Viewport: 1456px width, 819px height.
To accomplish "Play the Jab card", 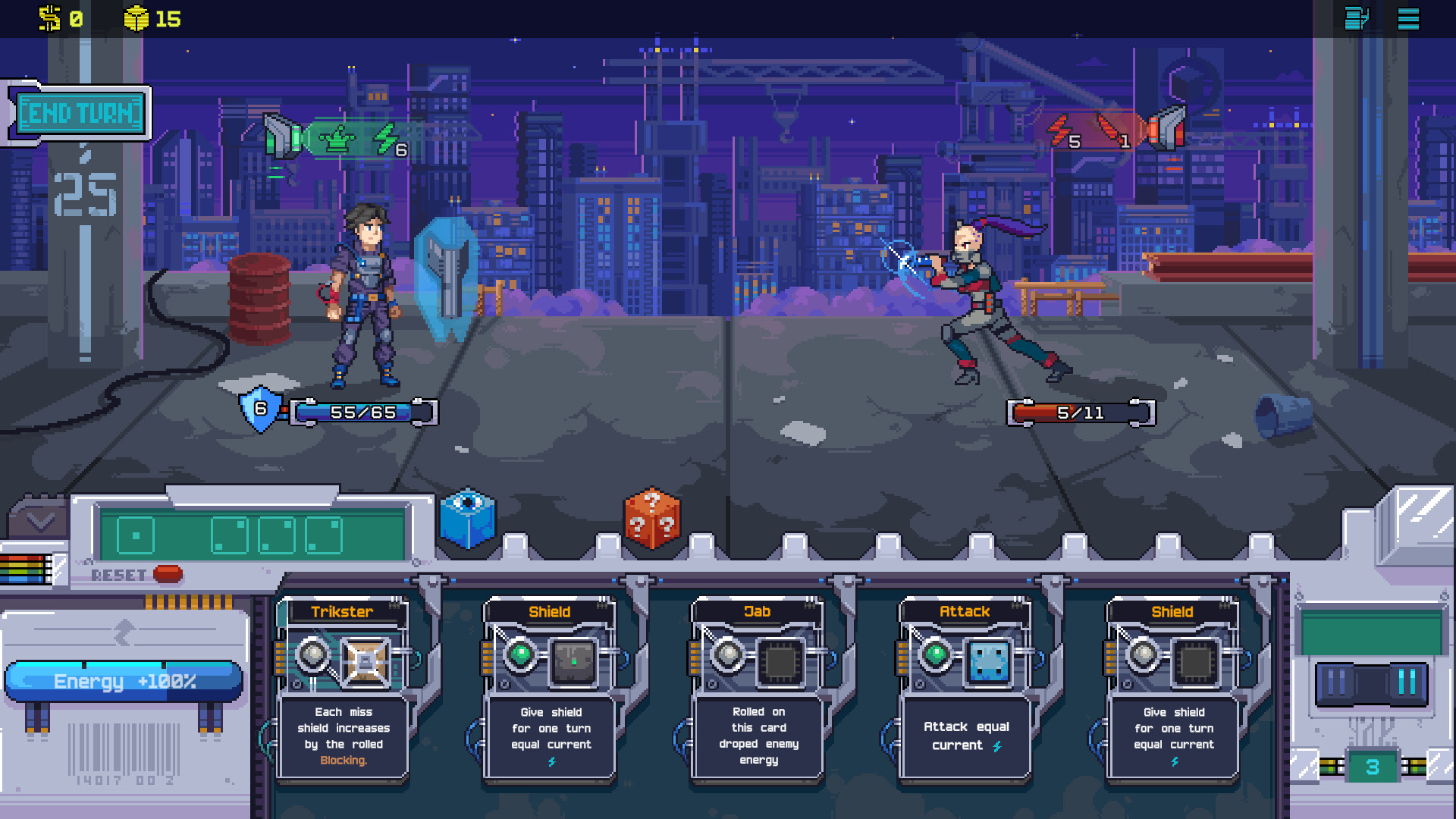I will pos(757,690).
